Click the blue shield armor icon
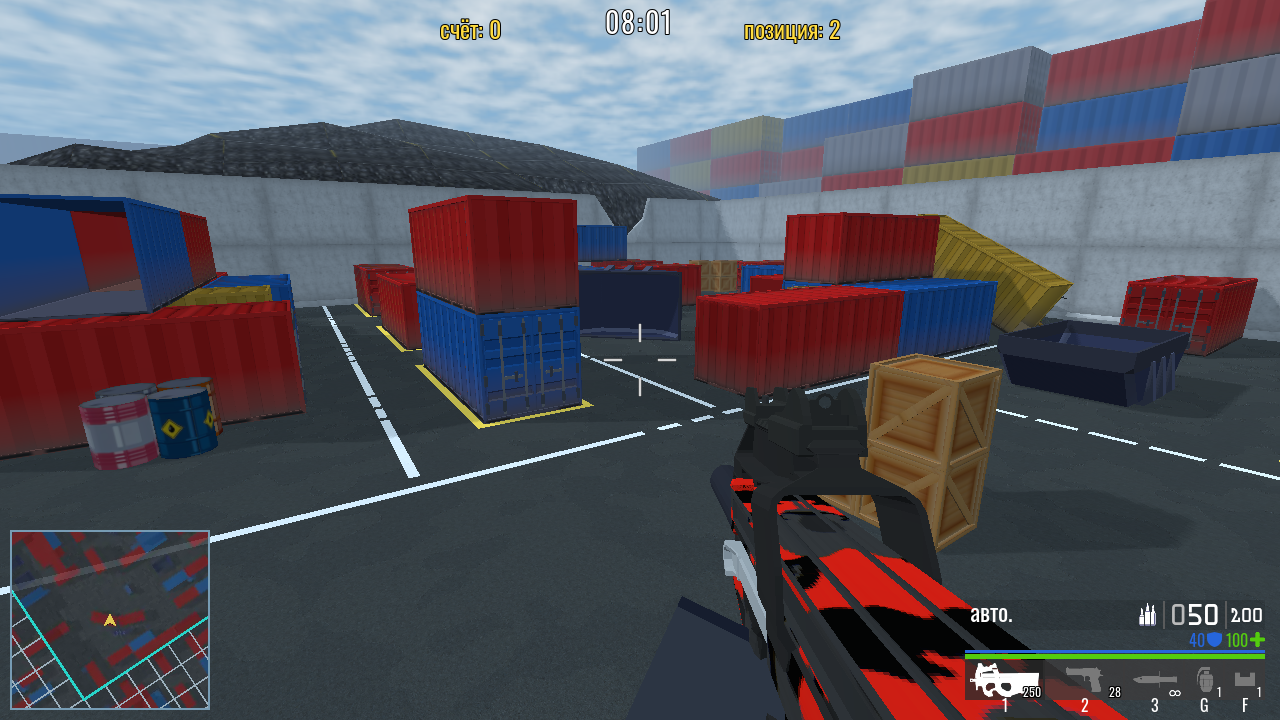 pyautogui.click(x=1213, y=638)
